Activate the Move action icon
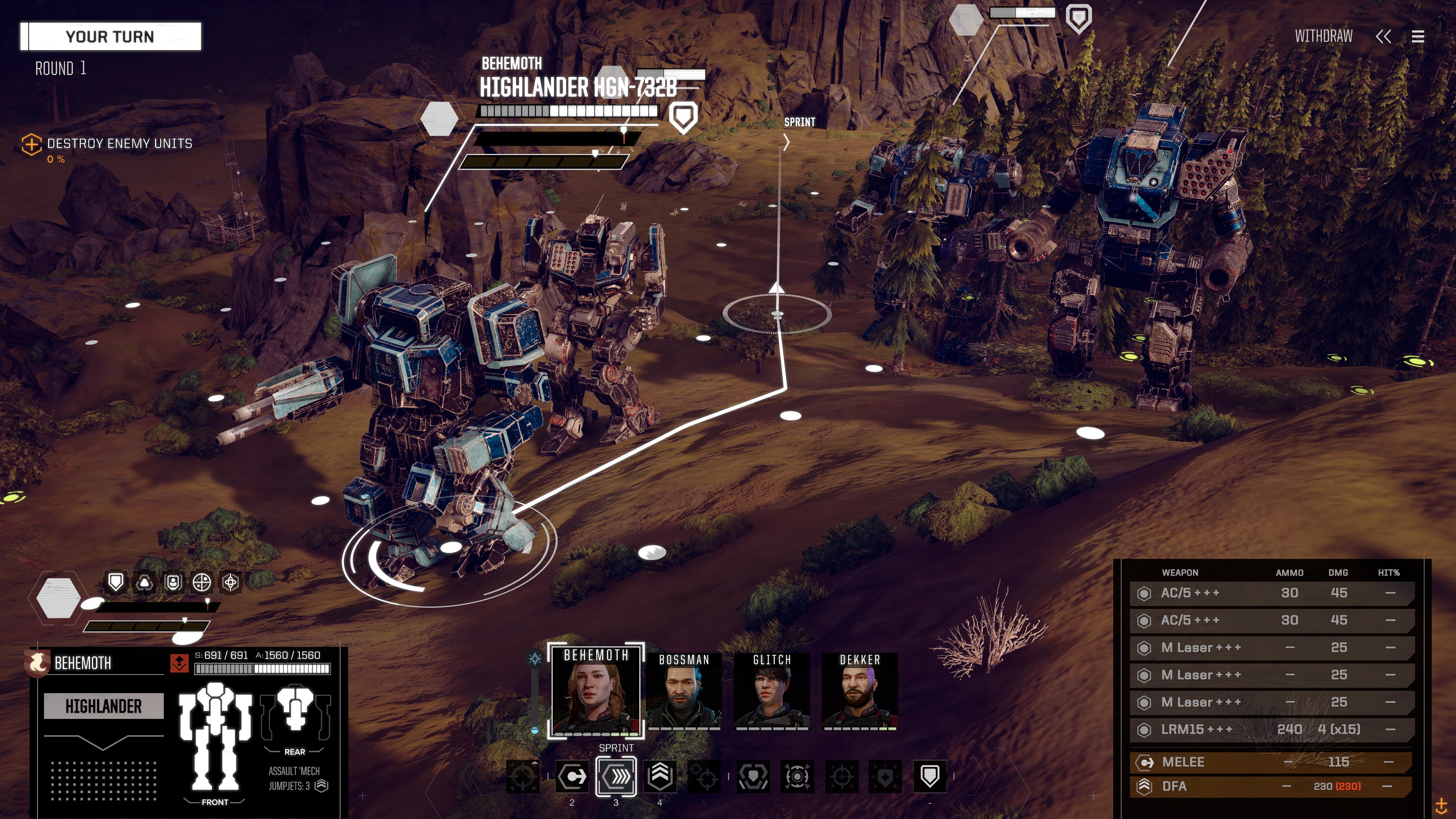Screen dimensions: 1456x819 coord(572,777)
